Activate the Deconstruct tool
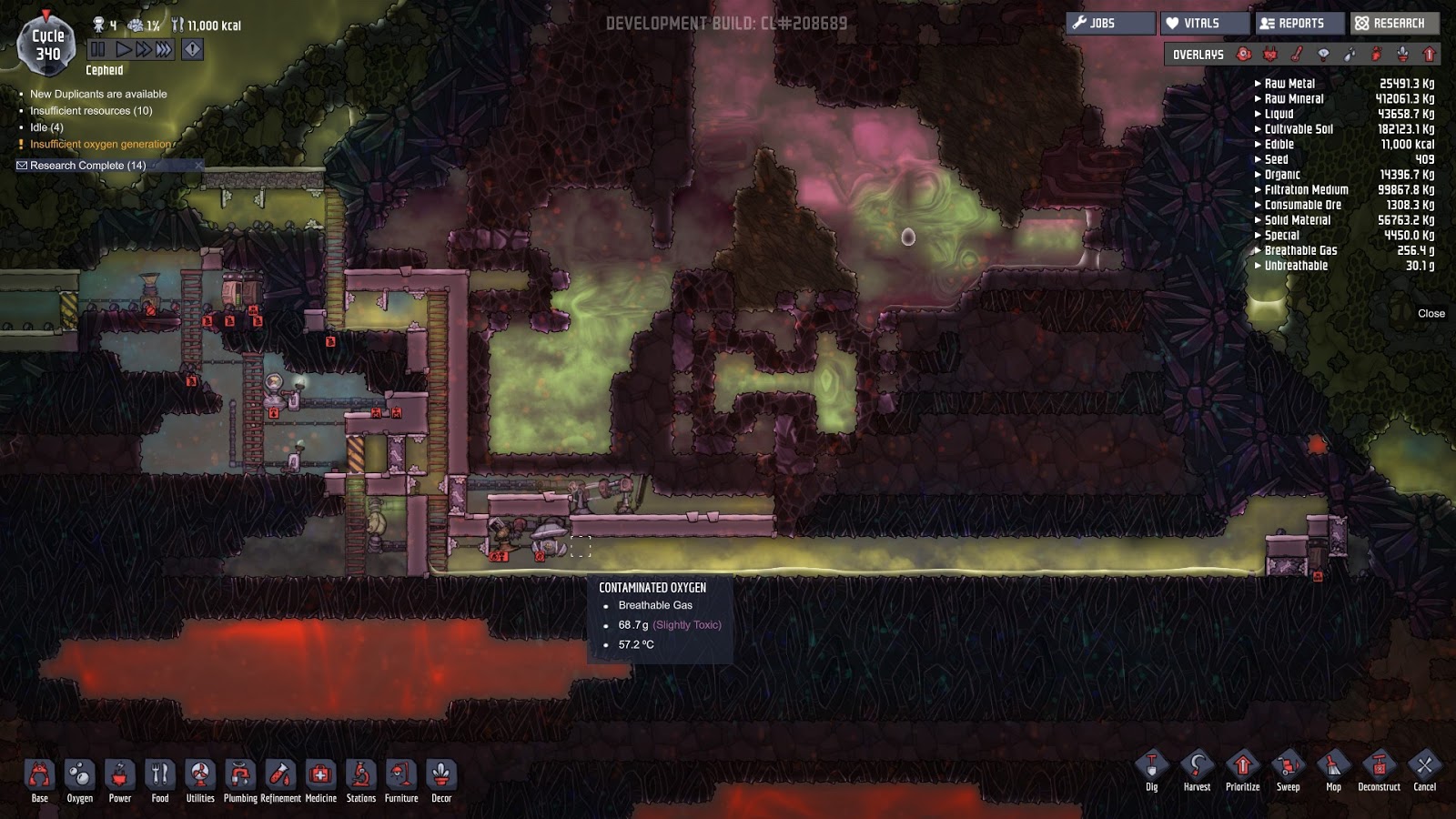This screenshot has height=819, width=1456. coord(1379,772)
